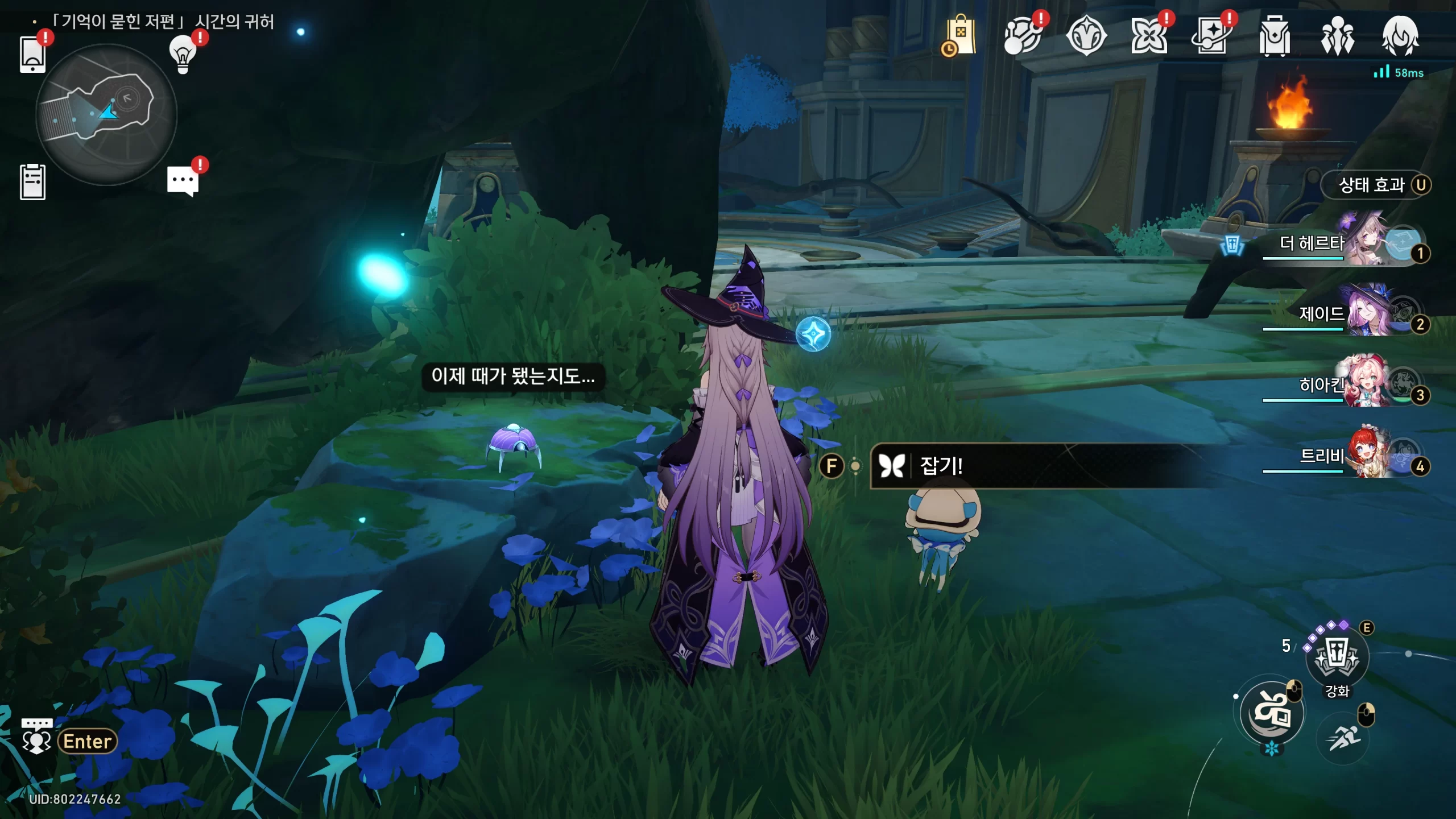Toggle the sprint running icon

[x=1343, y=739]
